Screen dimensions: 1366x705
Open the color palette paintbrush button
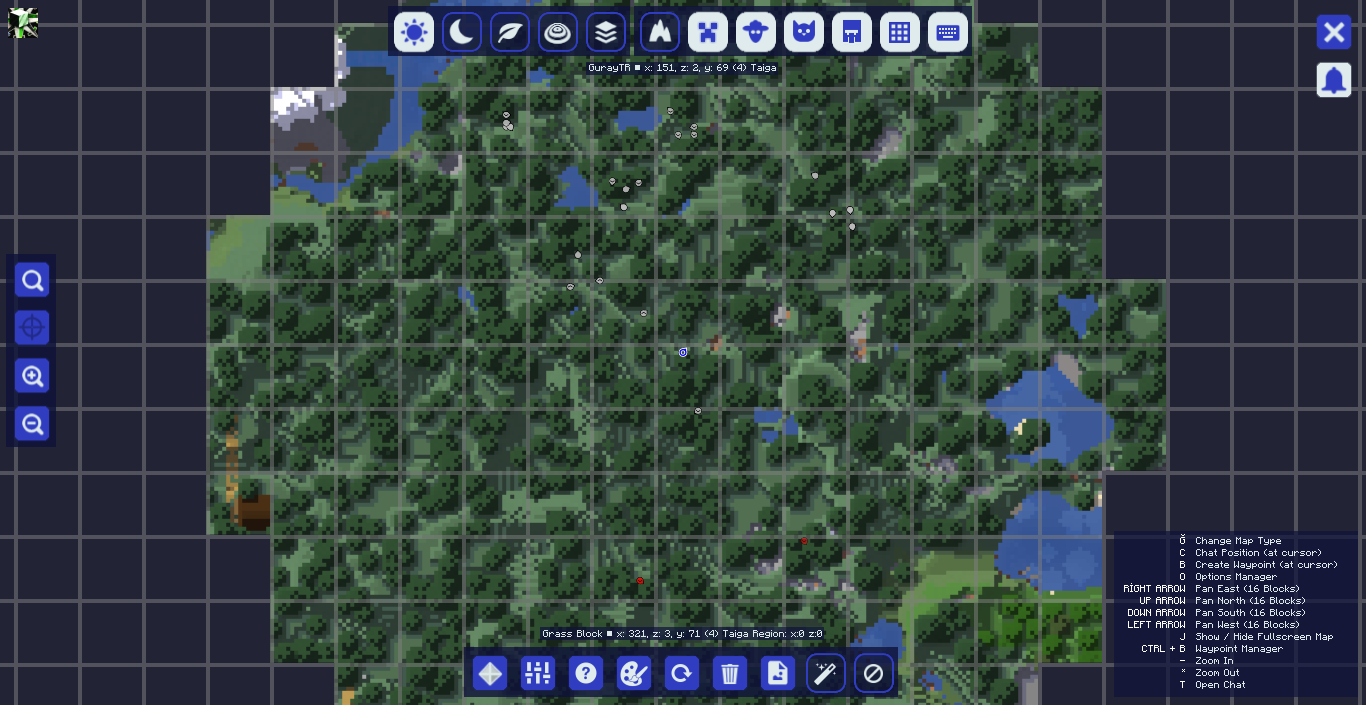(634, 673)
